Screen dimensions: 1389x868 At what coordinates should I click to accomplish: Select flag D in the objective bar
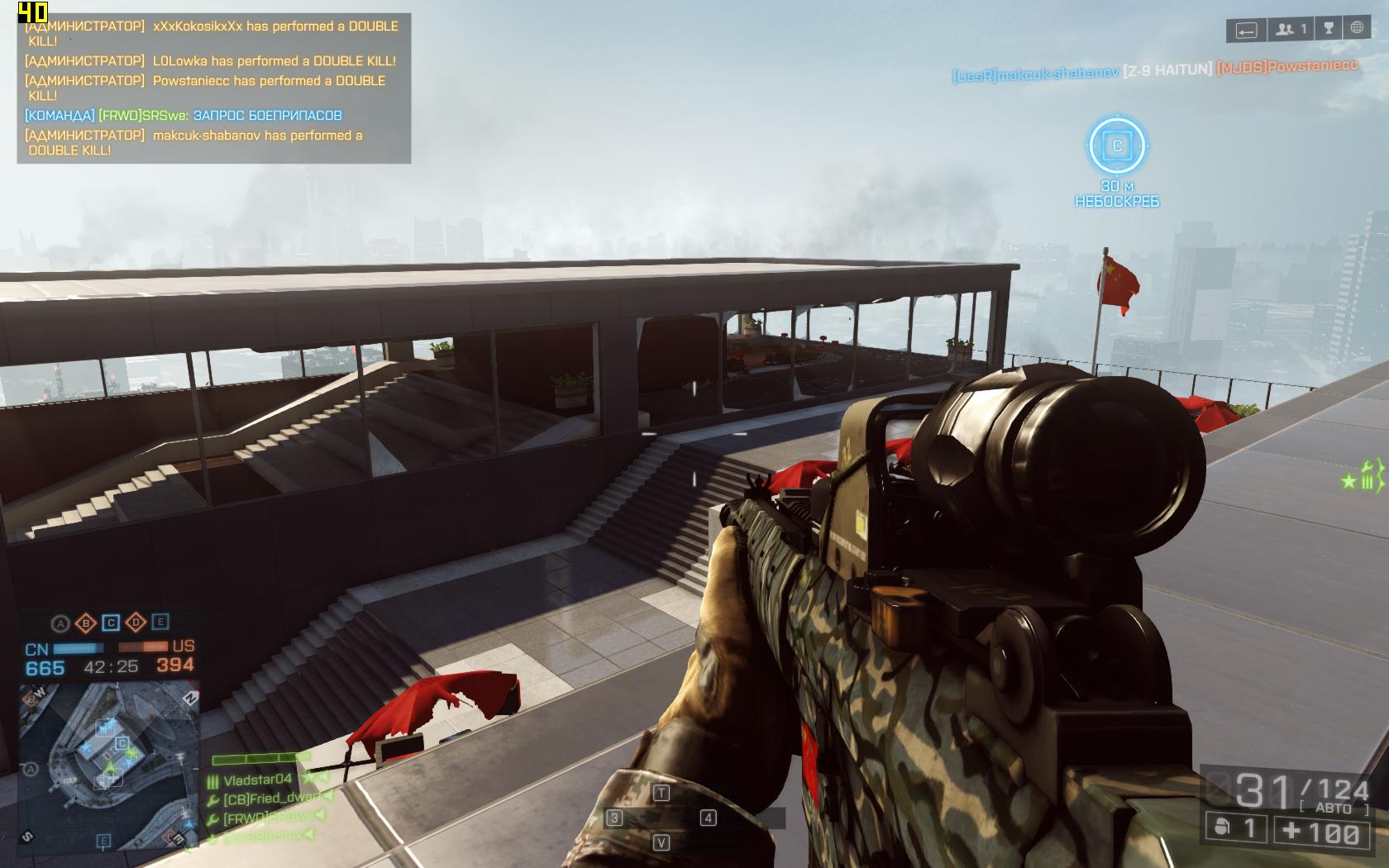point(136,622)
